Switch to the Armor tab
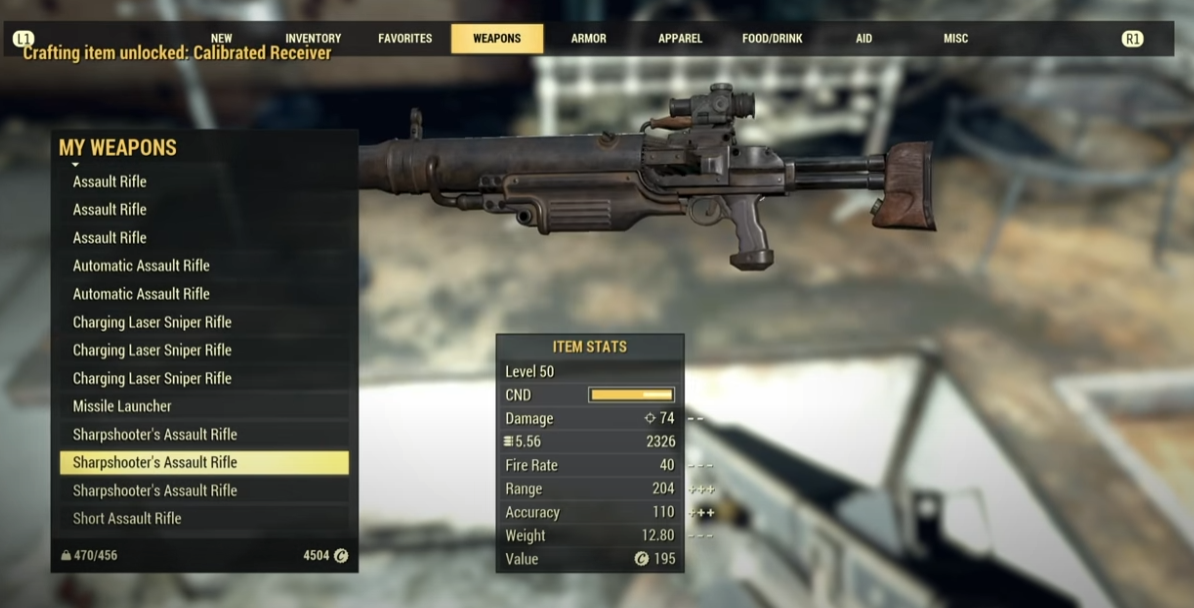Viewport: 1194px width, 608px height. [x=588, y=38]
